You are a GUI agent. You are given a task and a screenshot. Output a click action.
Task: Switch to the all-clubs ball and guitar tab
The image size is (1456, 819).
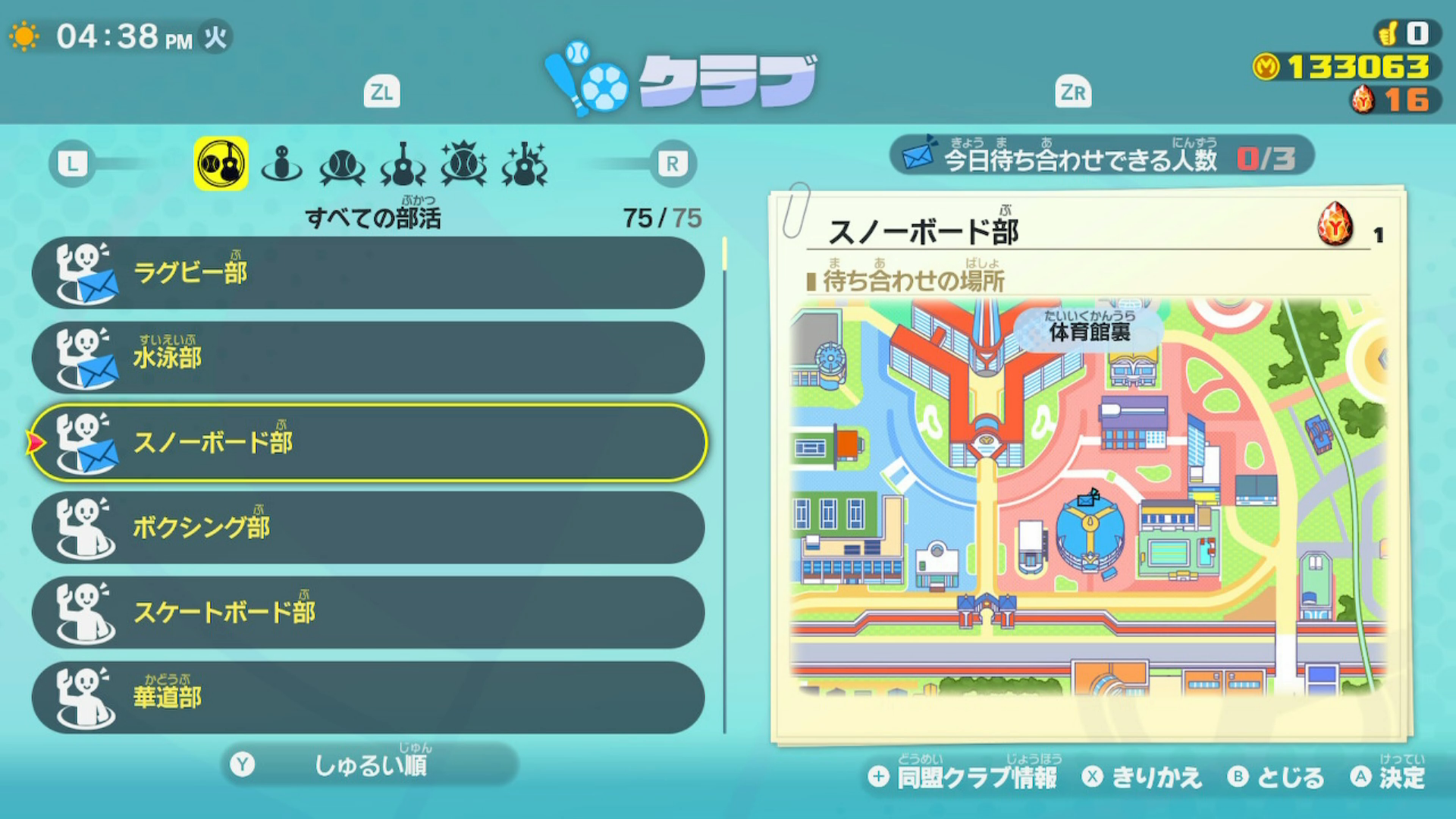221,163
